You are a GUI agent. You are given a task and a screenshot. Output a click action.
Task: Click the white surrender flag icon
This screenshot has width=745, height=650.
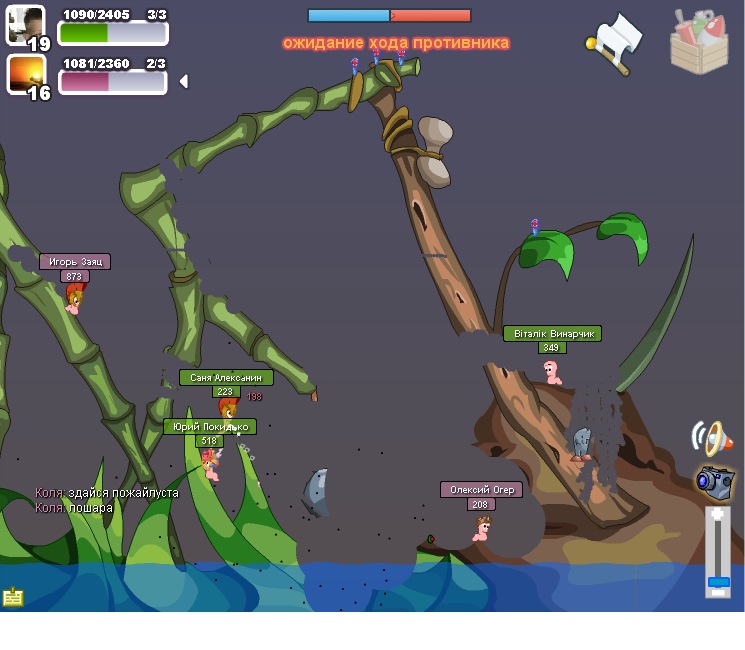pos(615,42)
